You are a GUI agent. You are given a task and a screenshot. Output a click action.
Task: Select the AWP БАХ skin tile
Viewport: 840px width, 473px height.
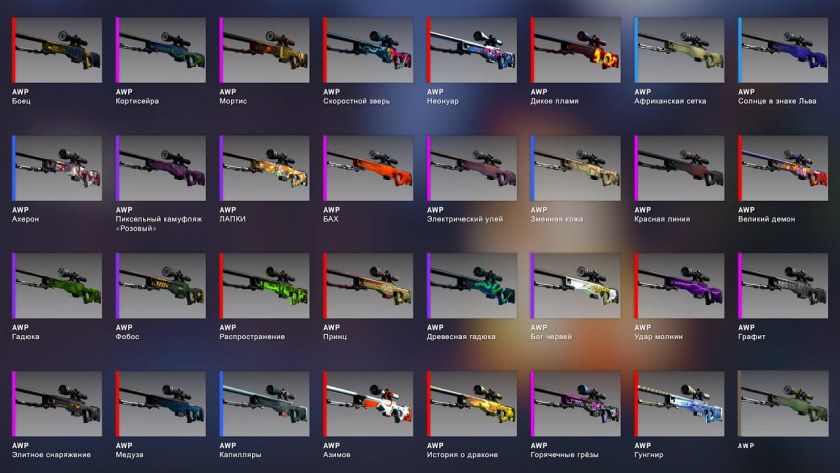[368, 168]
